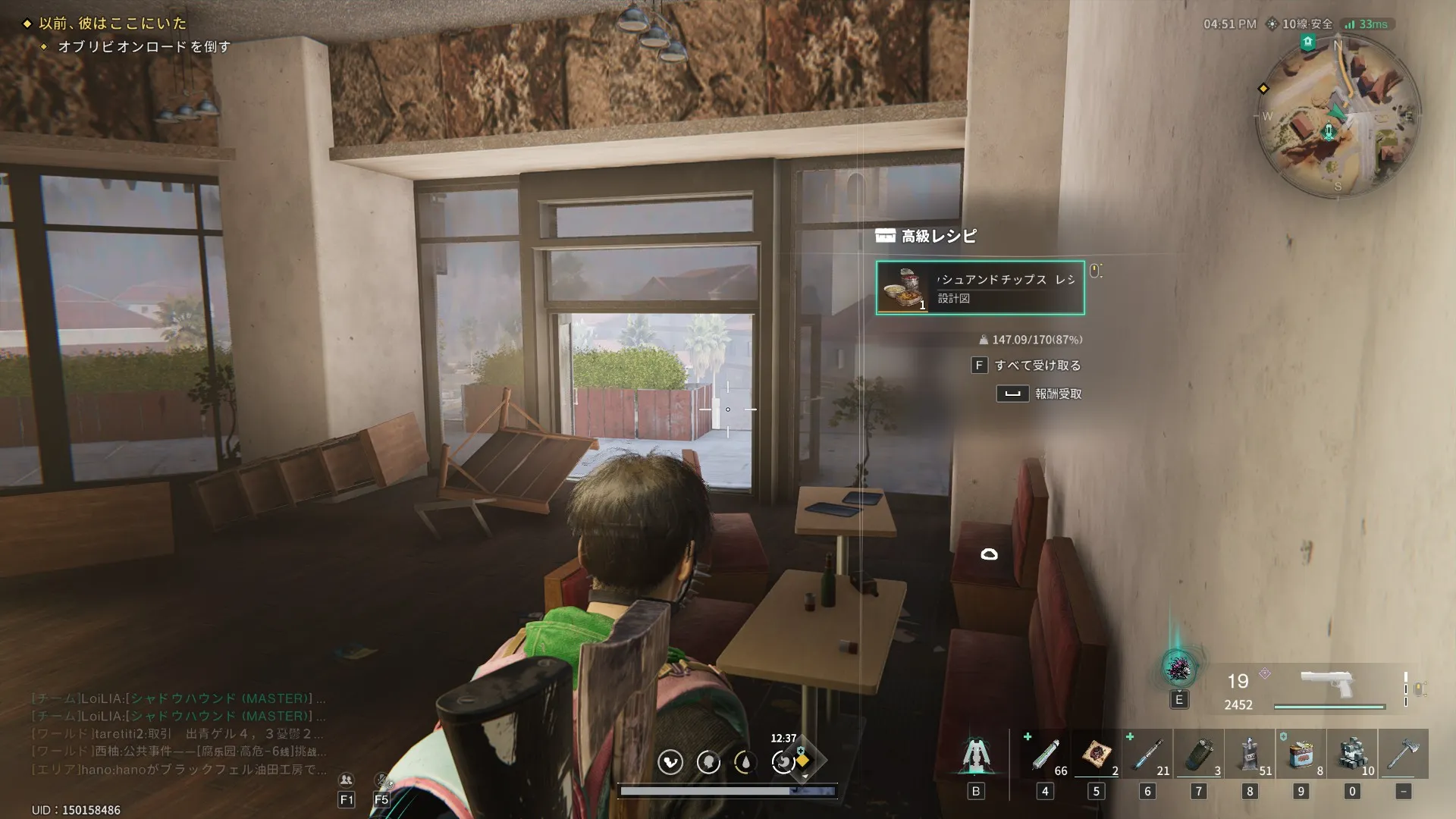
Task: Click the team members icon
Action: (x=346, y=780)
